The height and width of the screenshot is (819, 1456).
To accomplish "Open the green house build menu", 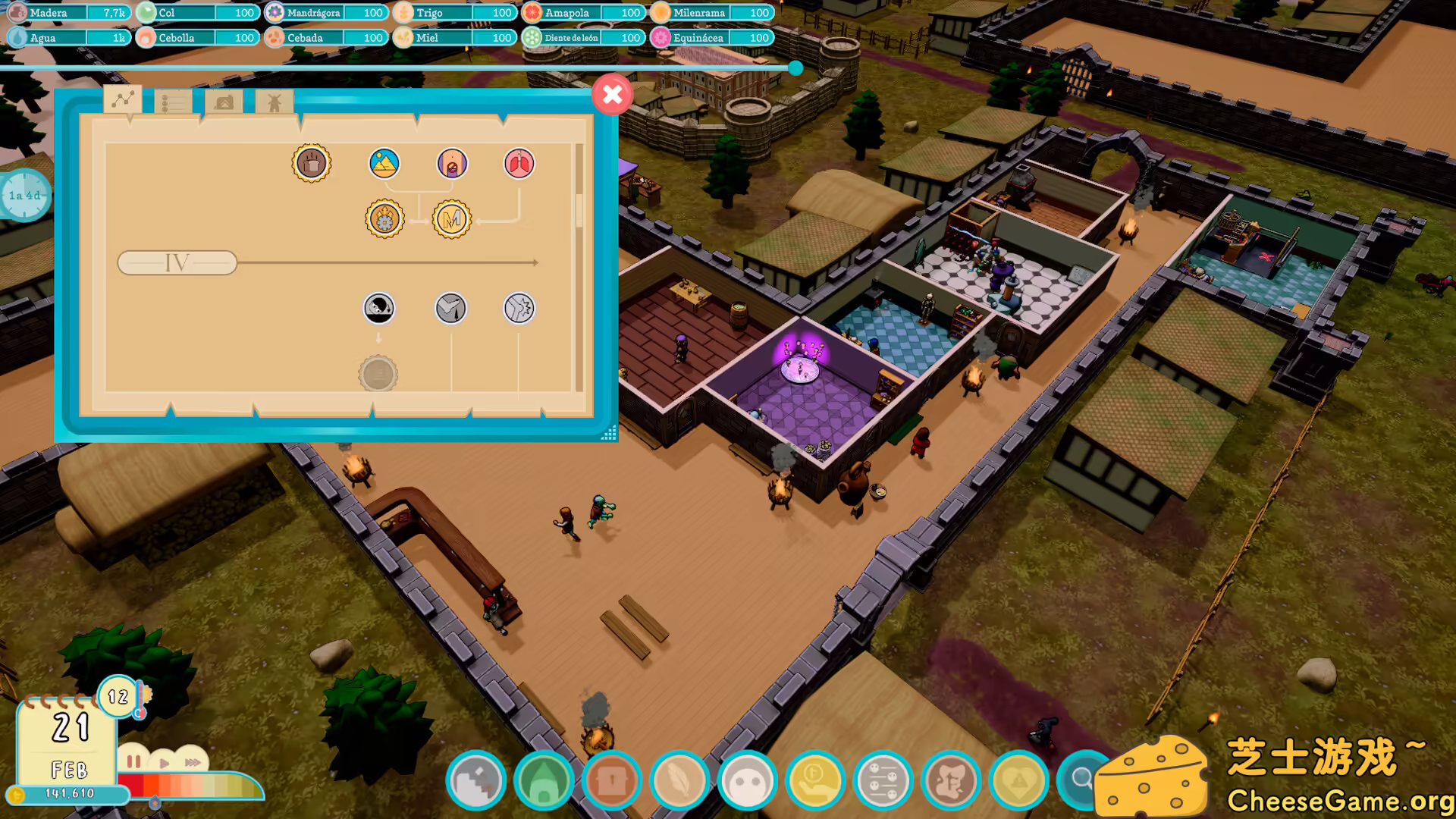I will (x=544, y=781).
